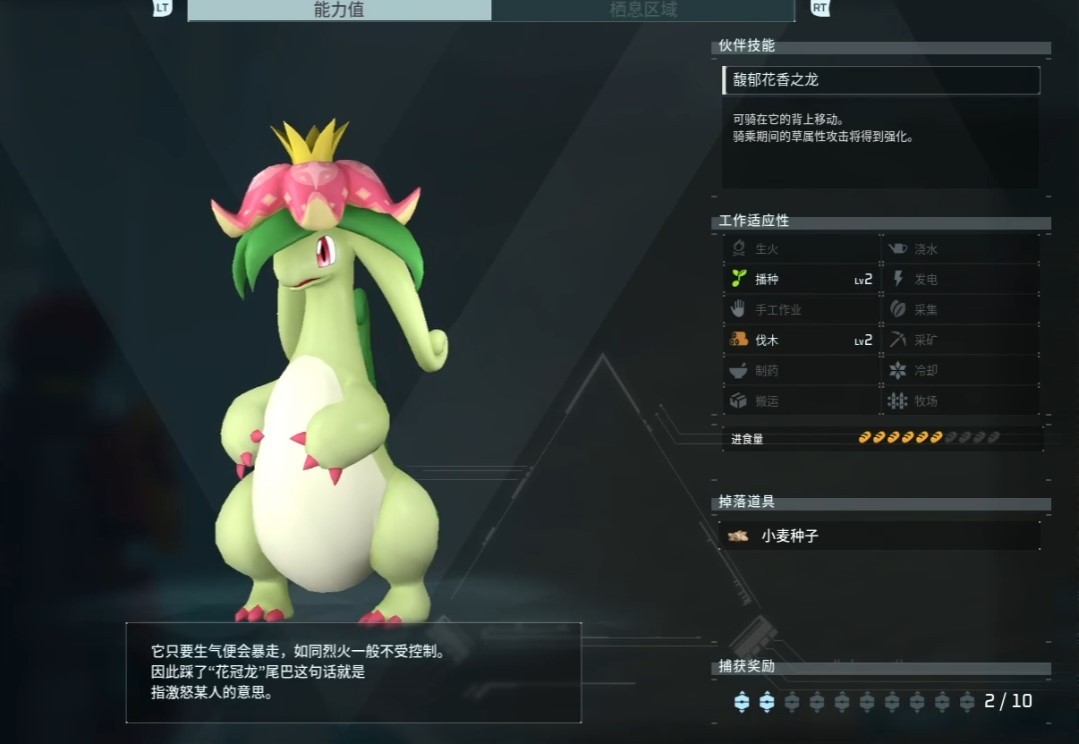Viewport: 1079px width, 744px height.
Task: Select the 馥郁花香之龙 partner skill
Action: pyautogui.click(x=880, y=80)
